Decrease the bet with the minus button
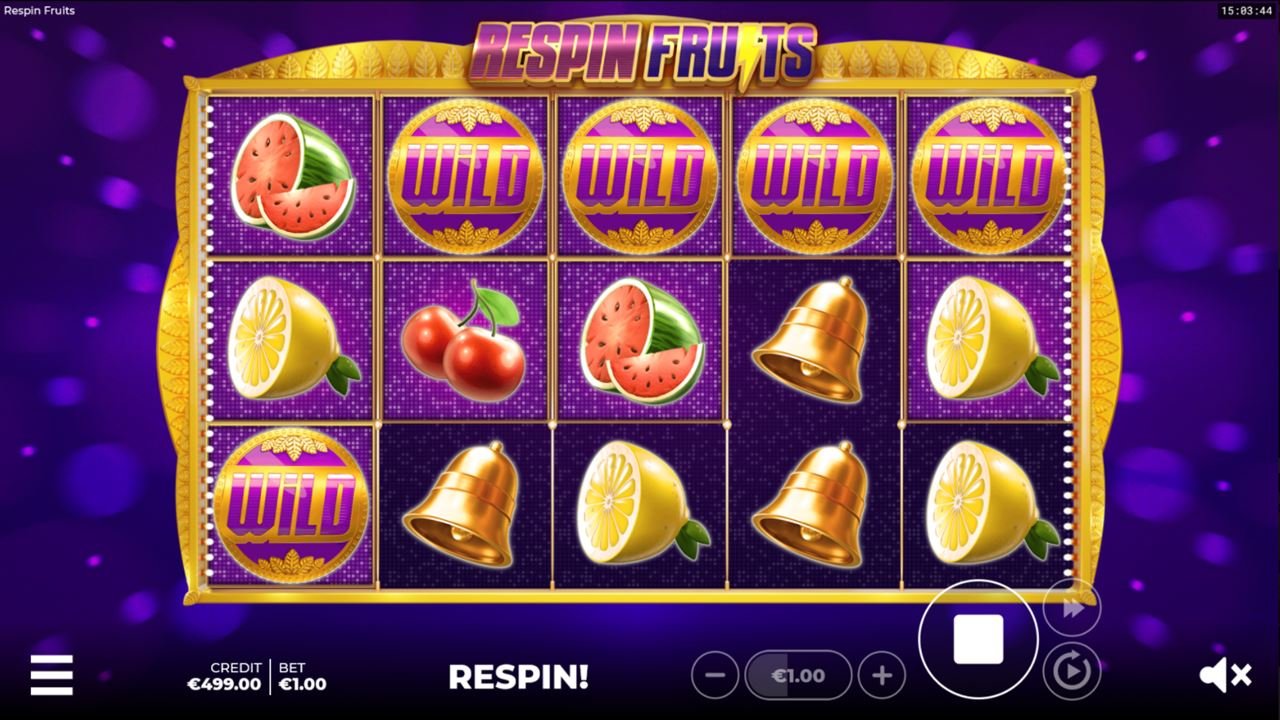 click(x=715, y=675)
